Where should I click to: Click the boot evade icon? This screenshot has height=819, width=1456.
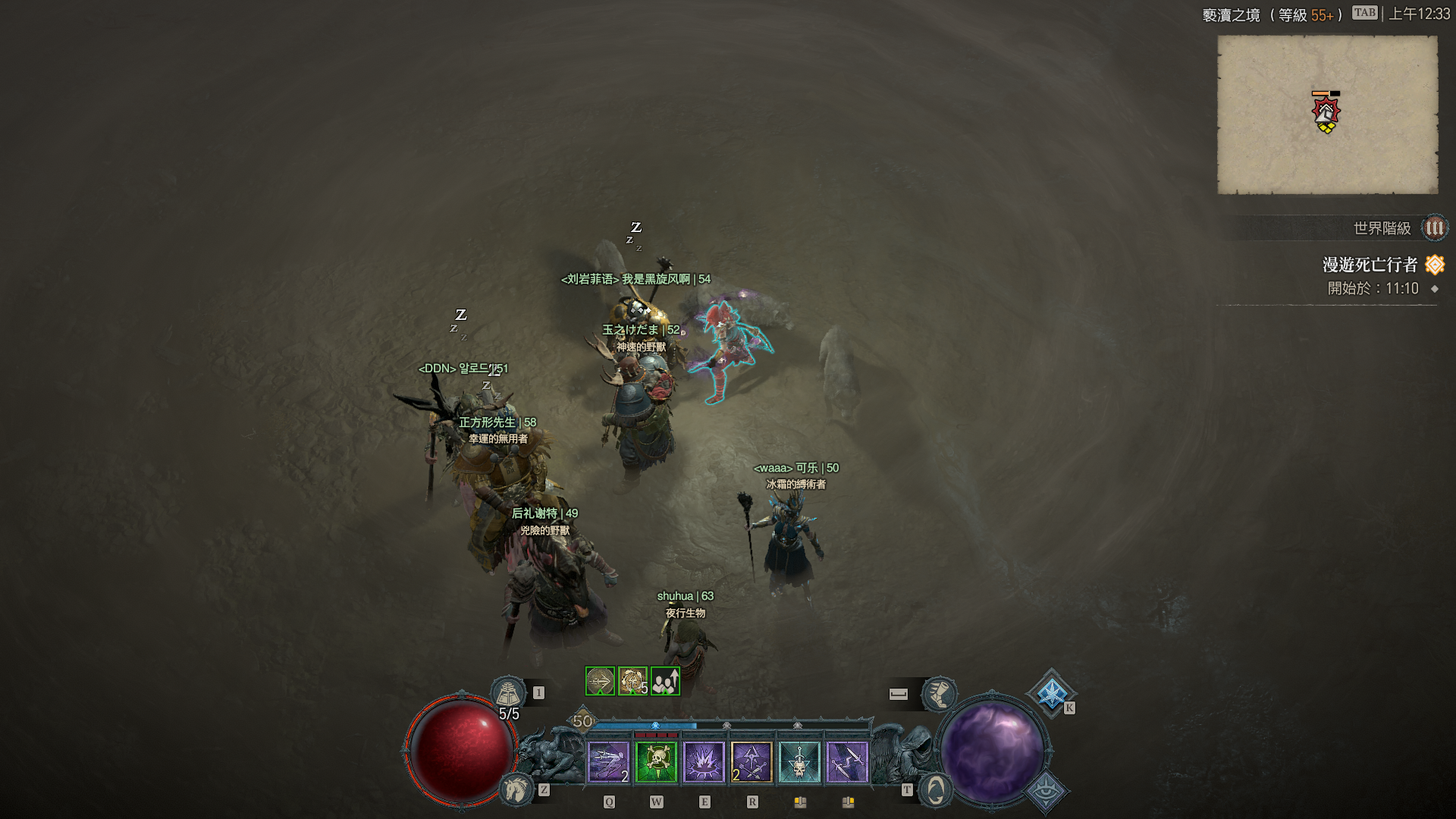click(x=940, y=693)
